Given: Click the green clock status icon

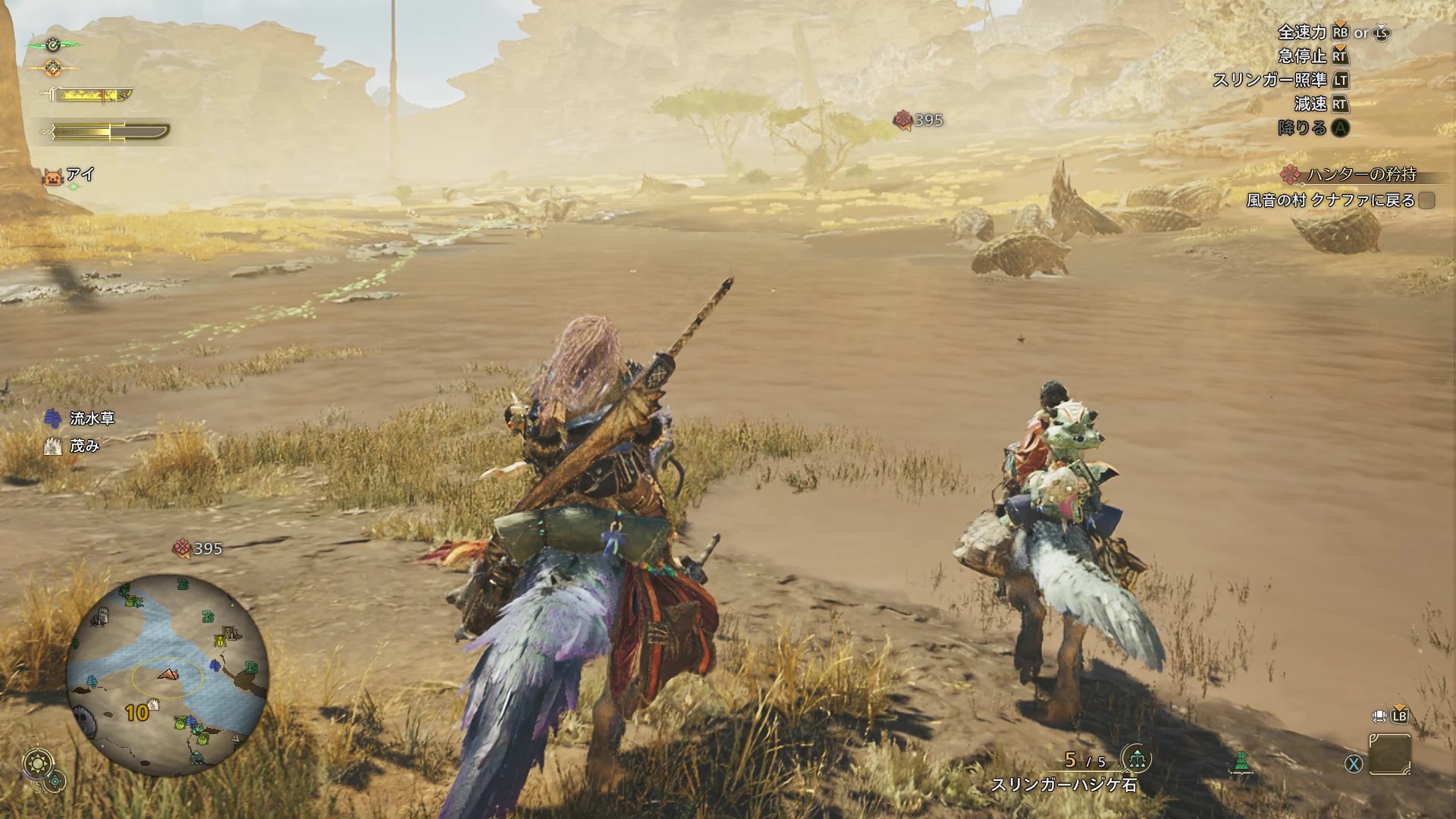Looking at the screenshot, I should point(53,45).
